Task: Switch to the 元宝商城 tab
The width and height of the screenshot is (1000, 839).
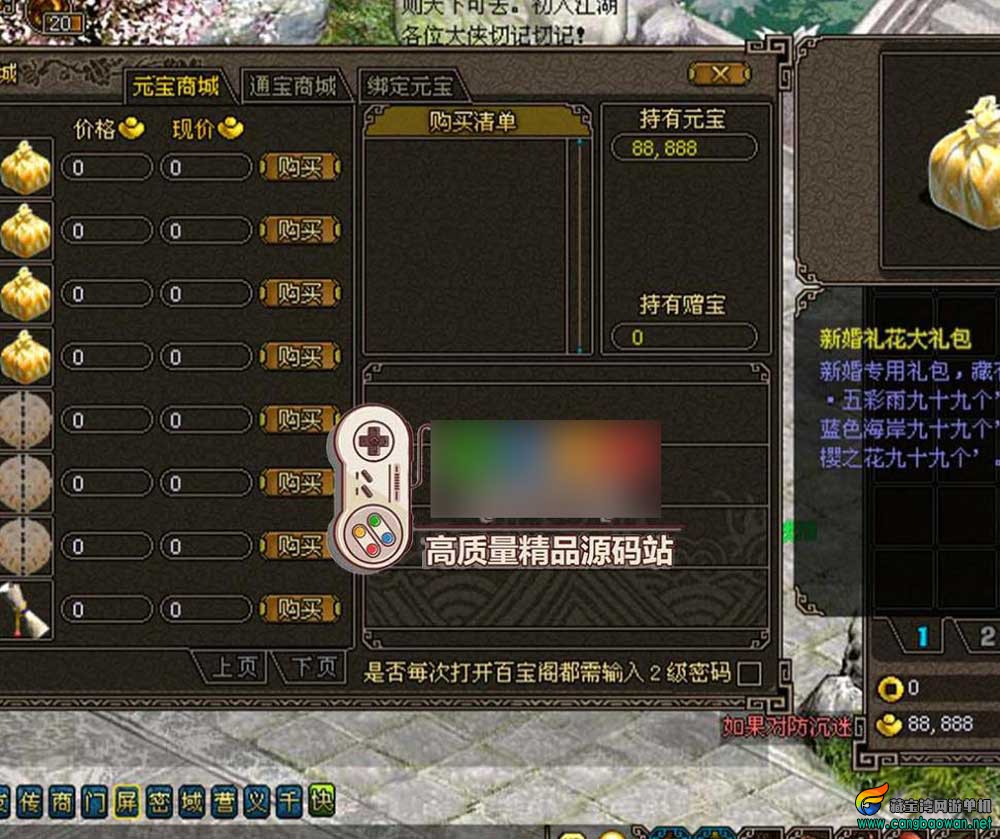Action: tap(175, 86)
